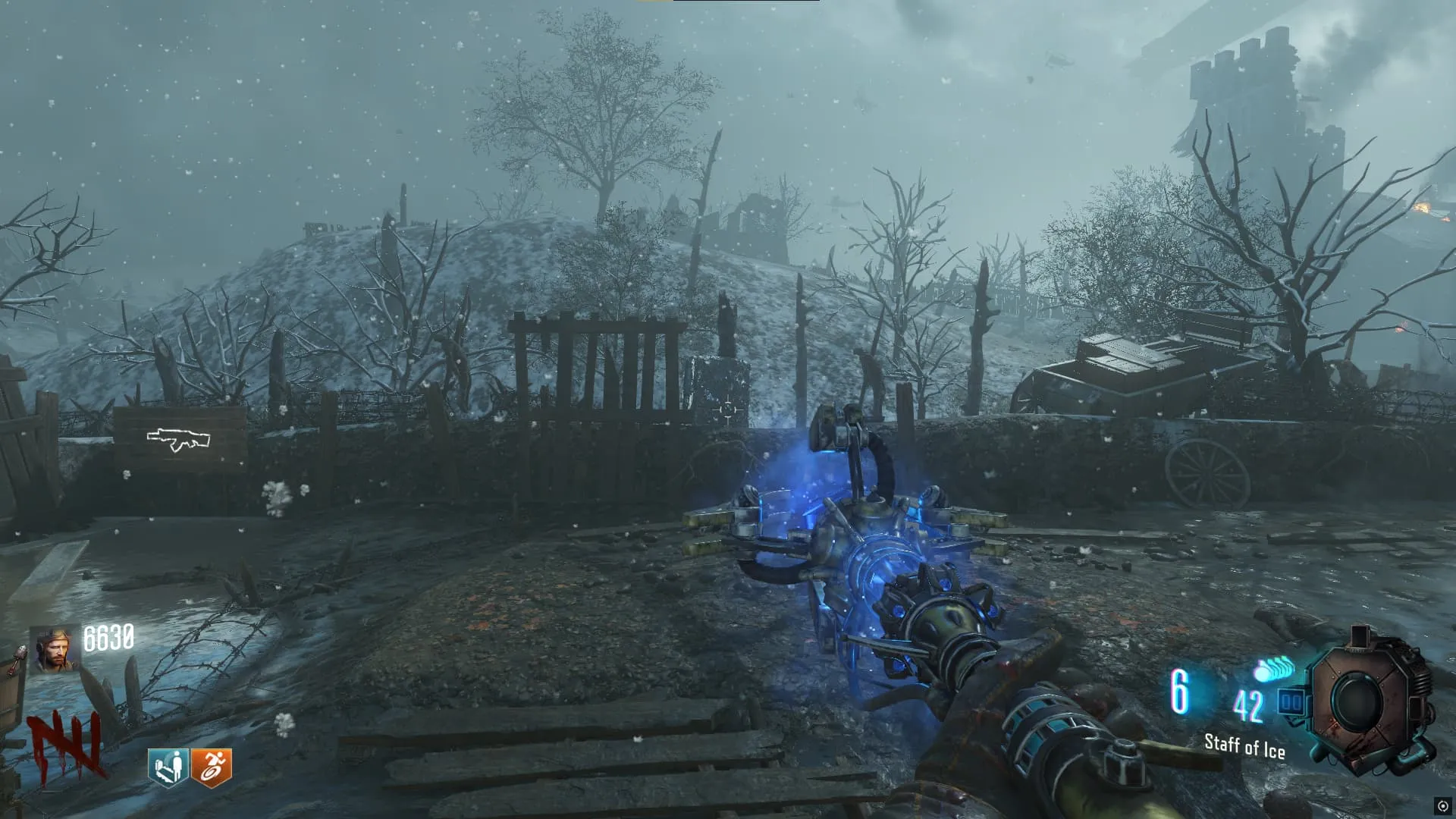Open the circular overlay icon in the corner
Viewport: 1456px width, 819px height.
1442,806
